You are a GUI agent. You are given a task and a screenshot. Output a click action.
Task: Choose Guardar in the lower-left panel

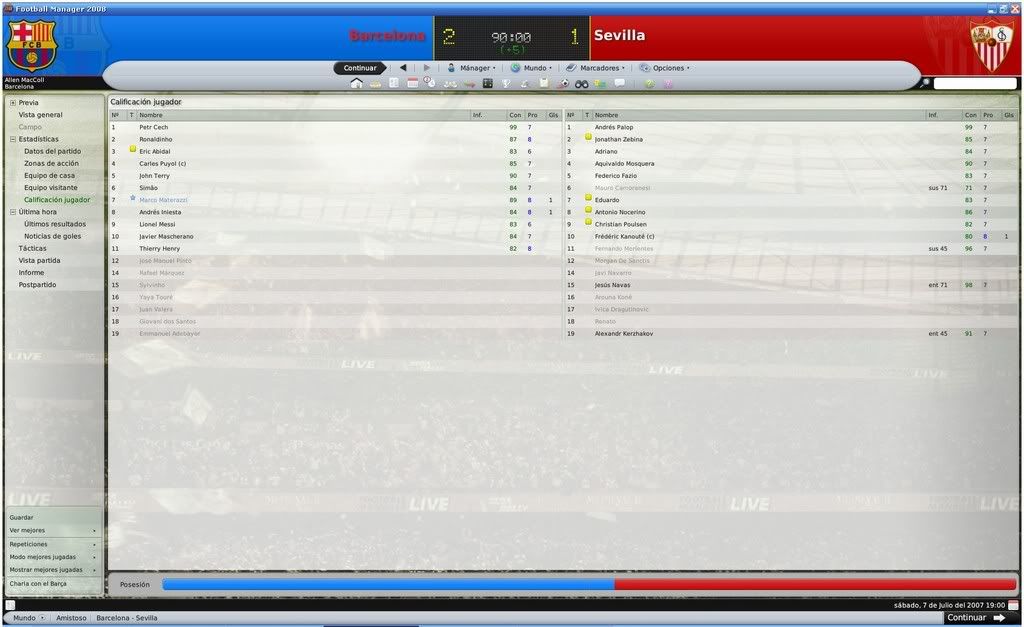21,517
